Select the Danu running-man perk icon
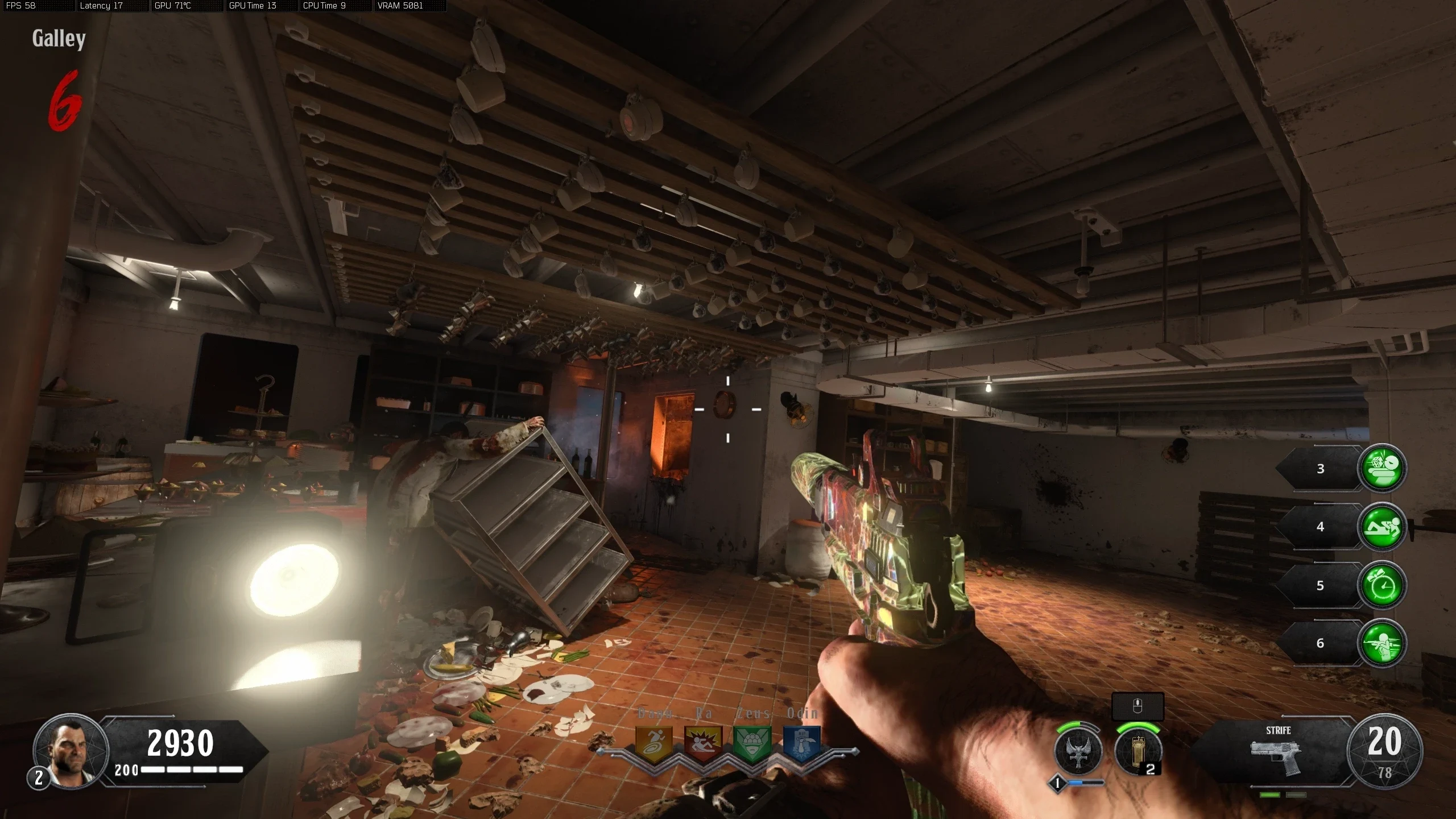The height and width of the screenshot is (819, 1456). [x=653, y=742]
